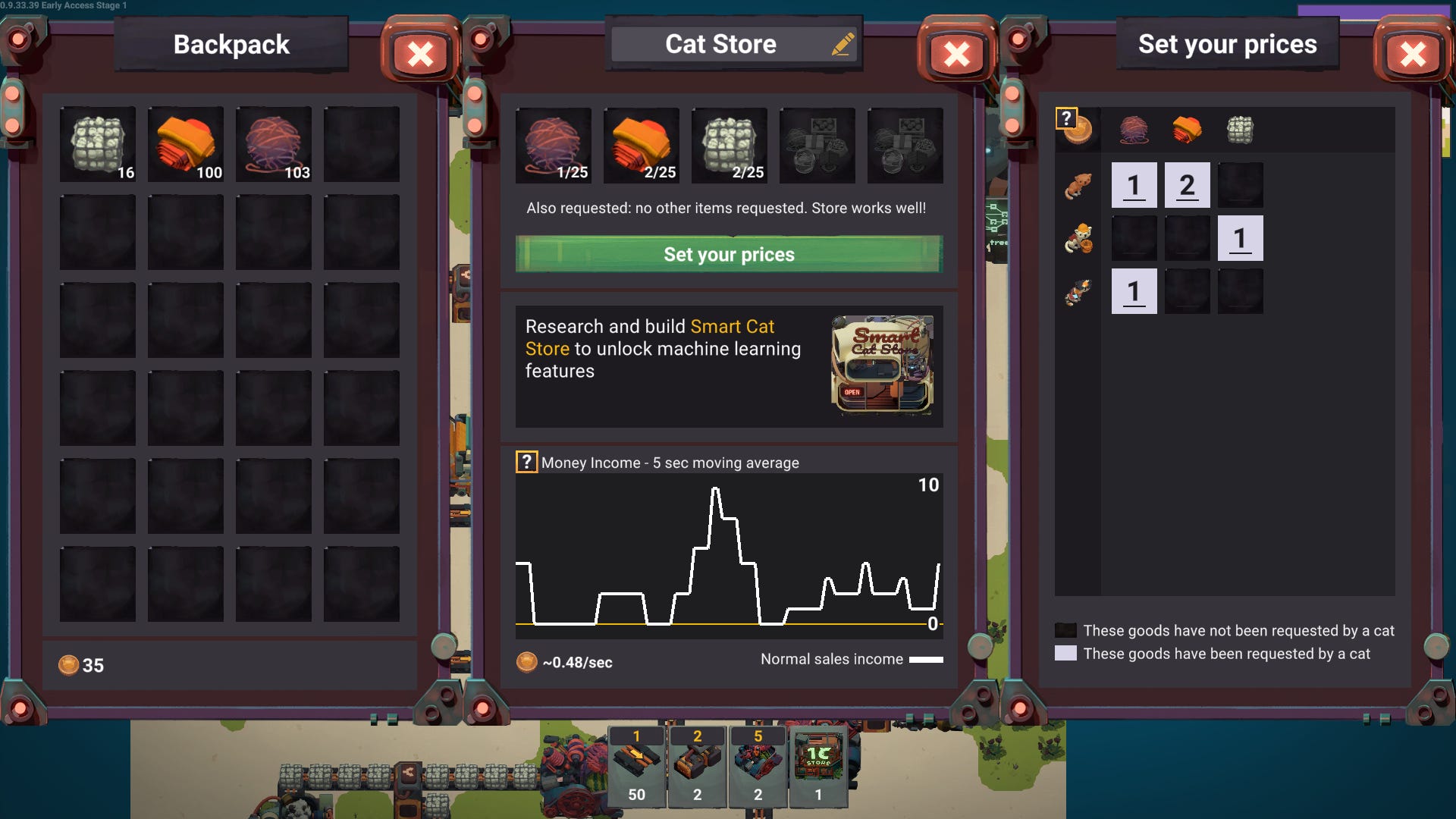Select the orange sweater item in Cat Store
This screenshot has height=819, width=1456.
(x=641, y=145)
